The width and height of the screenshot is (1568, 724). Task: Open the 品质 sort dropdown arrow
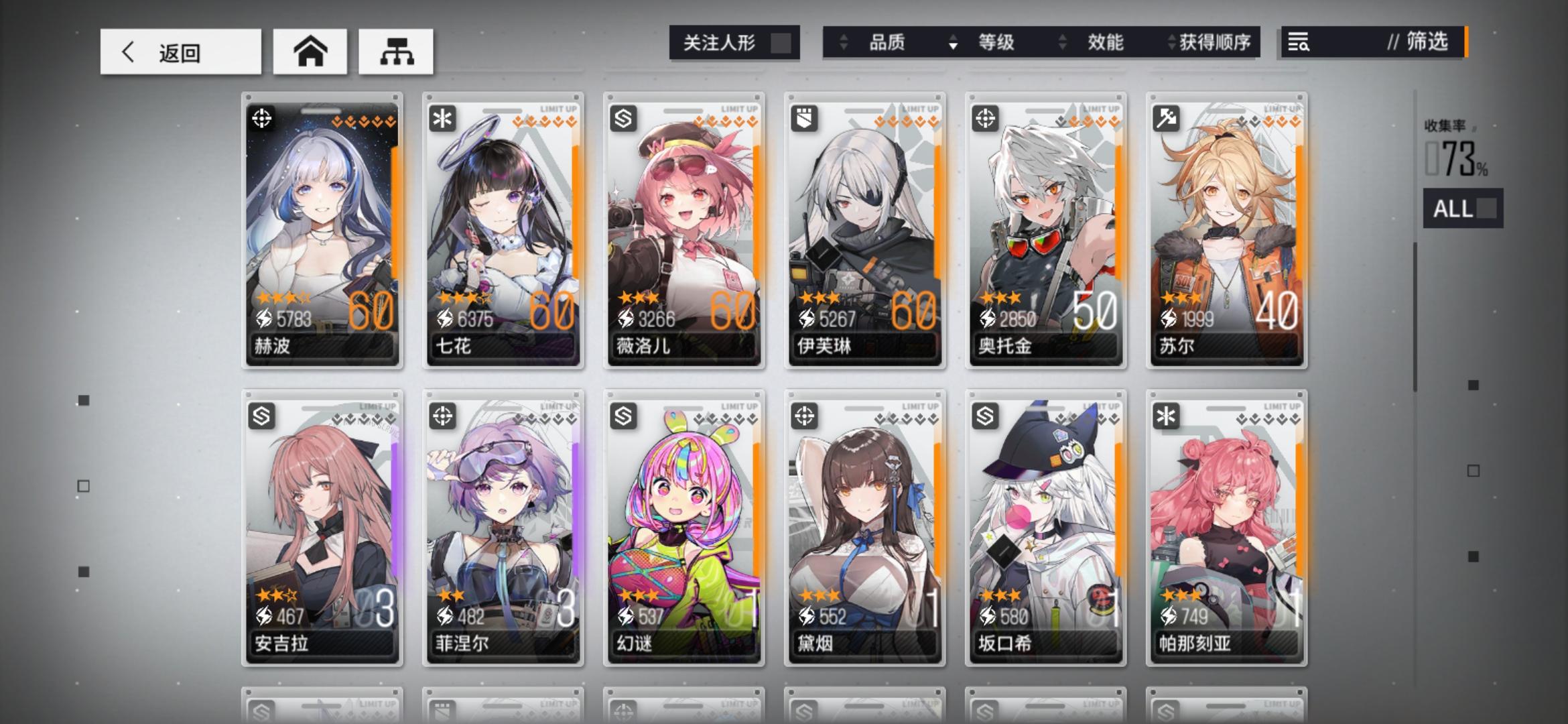coord(954,44)
